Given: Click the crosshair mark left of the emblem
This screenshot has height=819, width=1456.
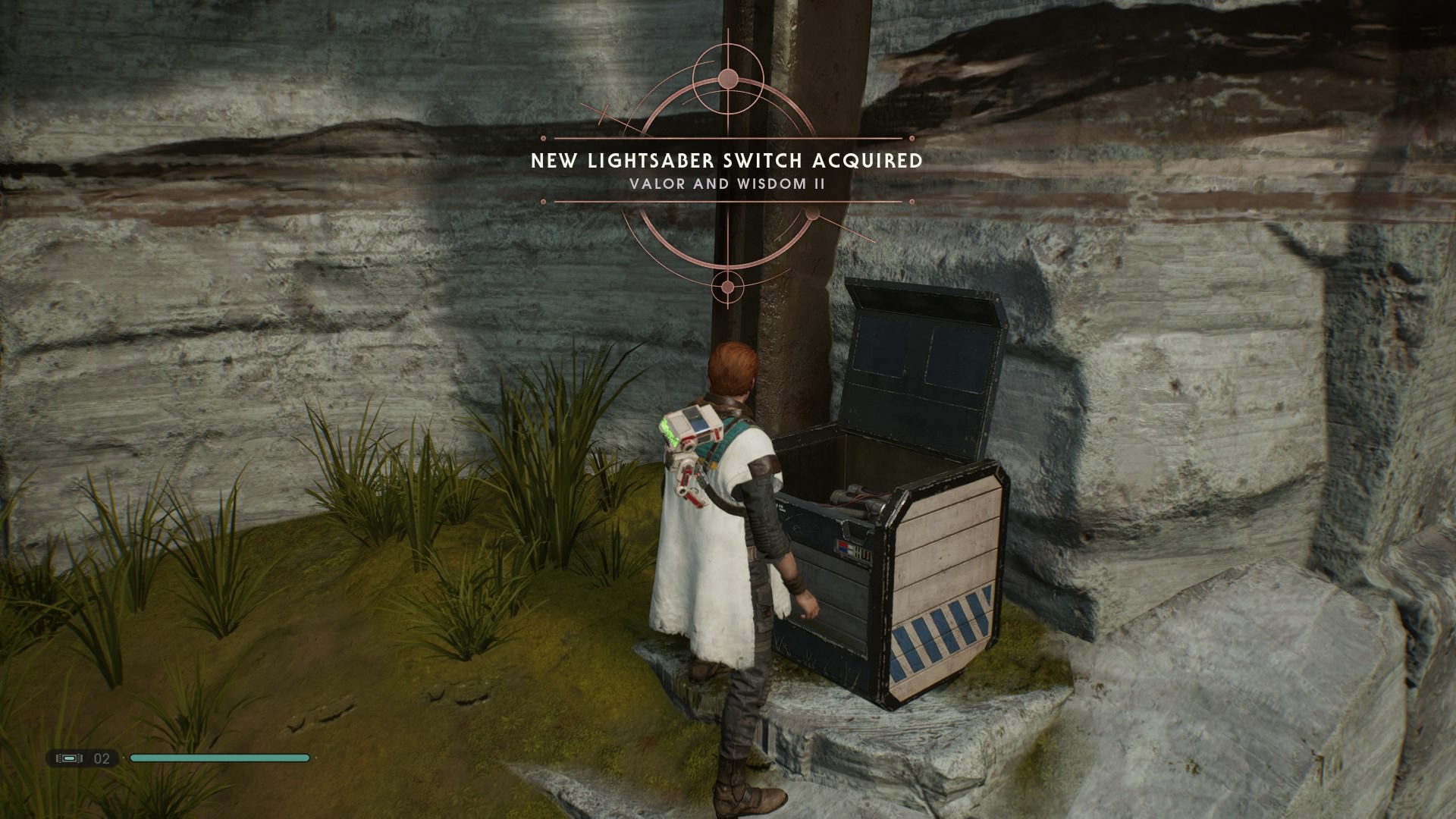Looking at the screenshot, I should point(604,114).
